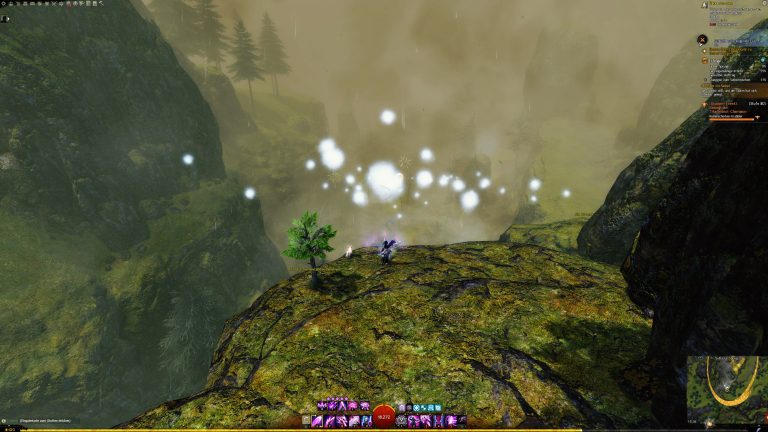Activate the first shatter skill above weapon bar
Image resolution: width=768 pixels, height=432 pixels.
click(322, 406)
